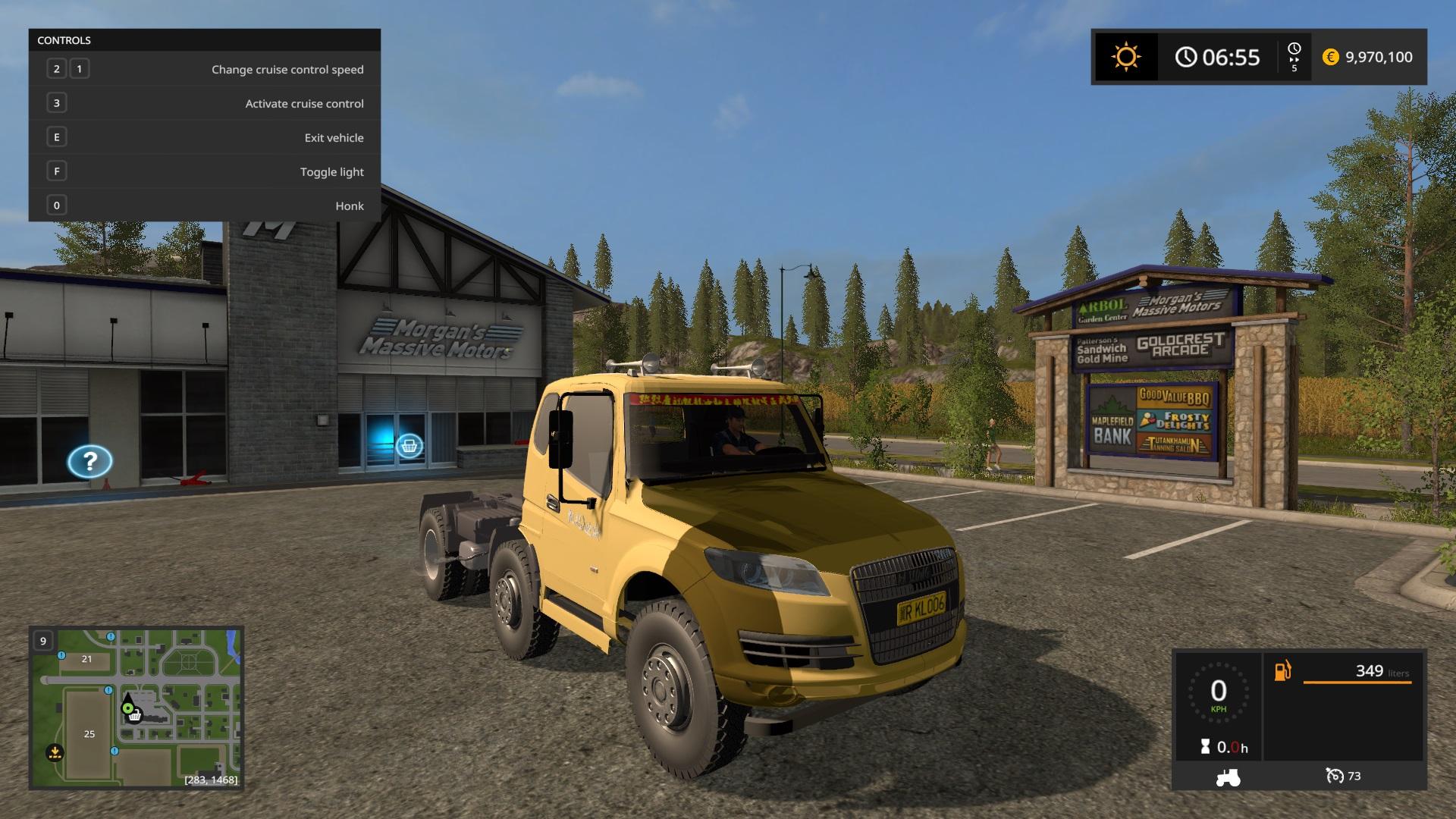The width and height of the screenshot is (1456, 819).
Task: Click the yellow unloading-point marker on the minimap
Action: (x=55, y=753)
